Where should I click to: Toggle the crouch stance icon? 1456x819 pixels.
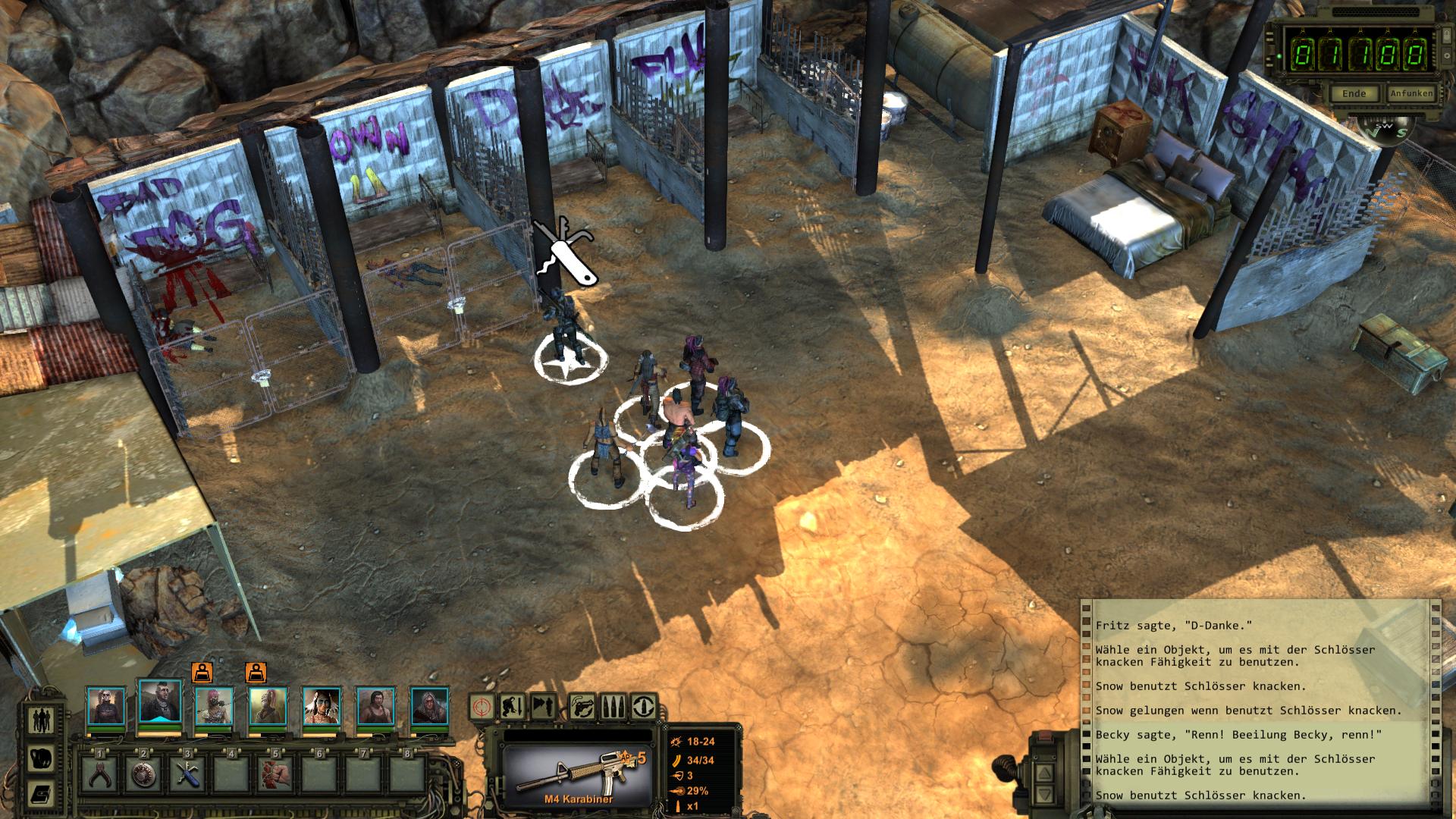click(513, 707)
